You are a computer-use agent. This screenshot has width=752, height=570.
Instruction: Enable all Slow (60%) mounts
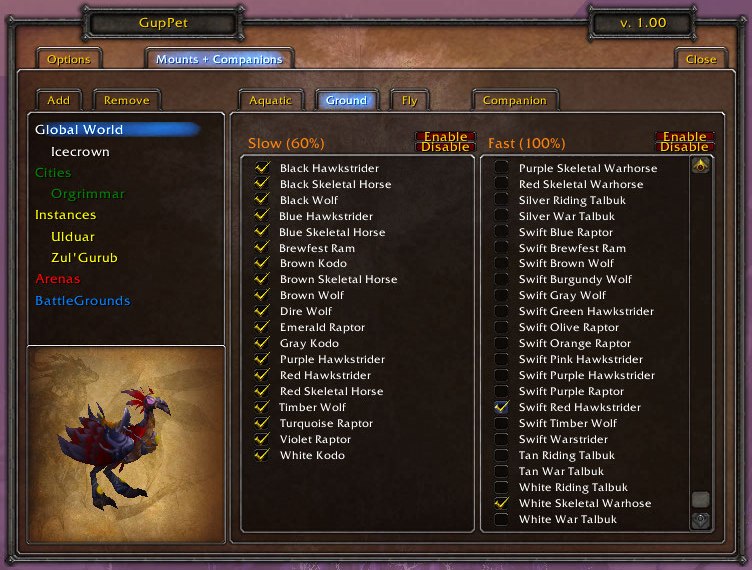point(445,136)
